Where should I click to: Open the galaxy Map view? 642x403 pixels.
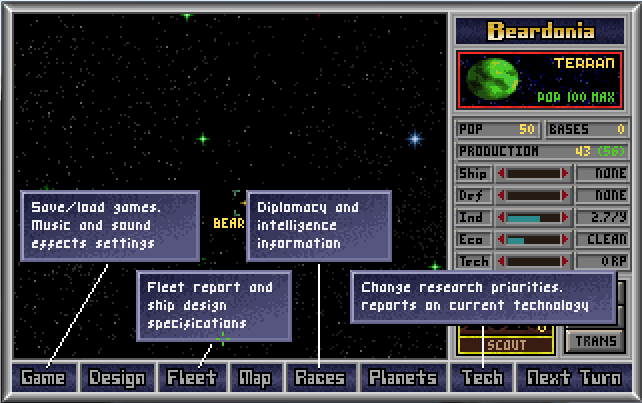pyautogui.click(x=255, y=377)
